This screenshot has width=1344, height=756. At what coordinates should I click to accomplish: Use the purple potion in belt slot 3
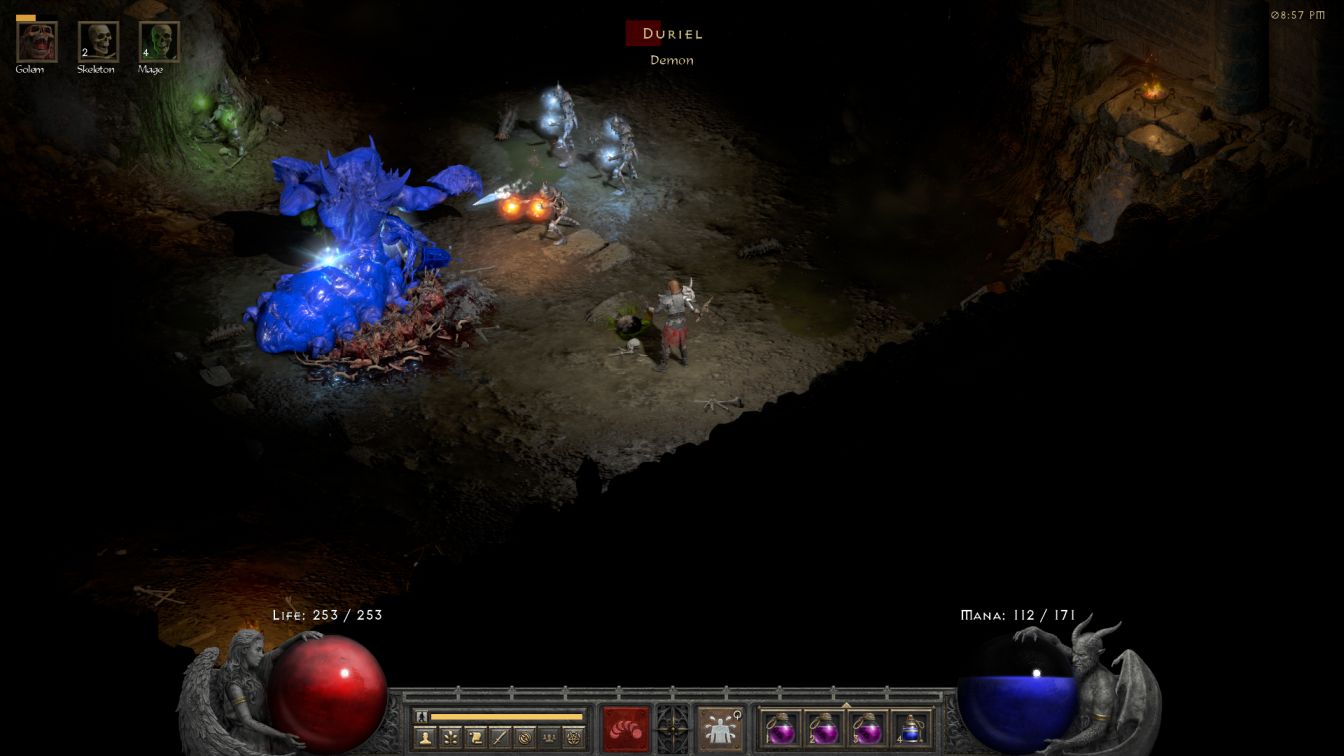click(866, 729)
